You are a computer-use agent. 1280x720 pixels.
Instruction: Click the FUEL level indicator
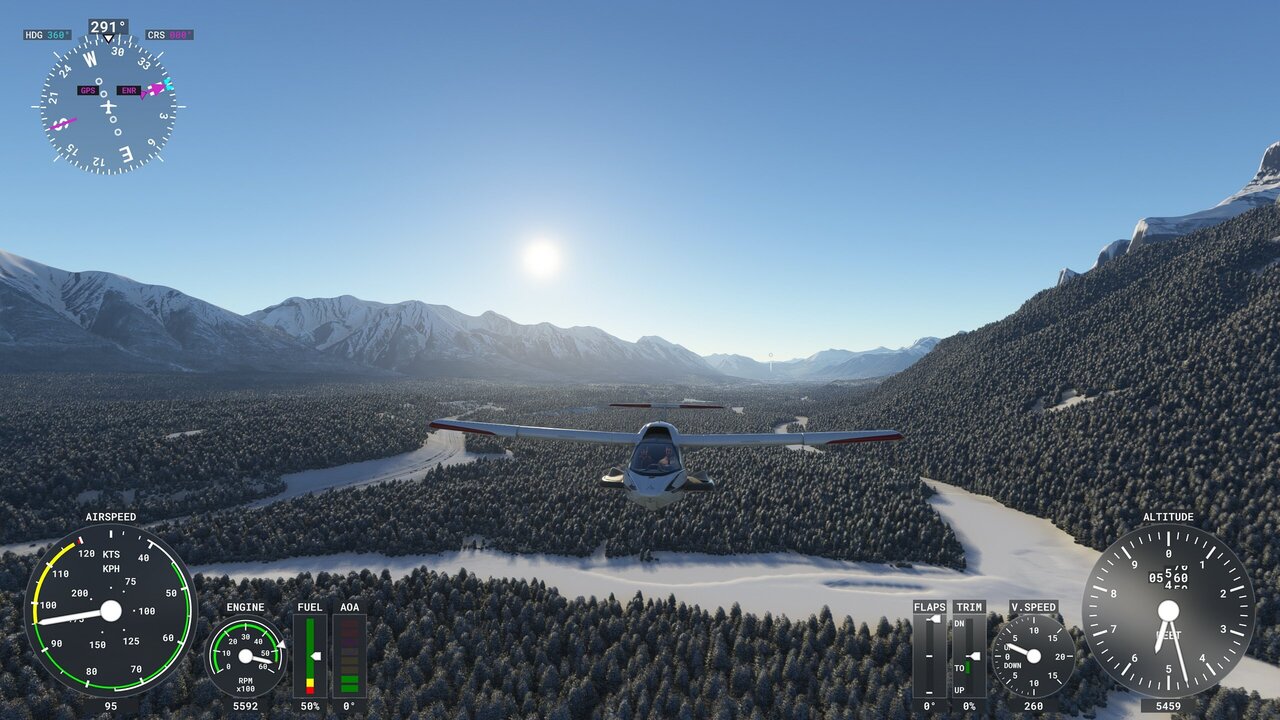pyautogui.click(x=311, y=655)
